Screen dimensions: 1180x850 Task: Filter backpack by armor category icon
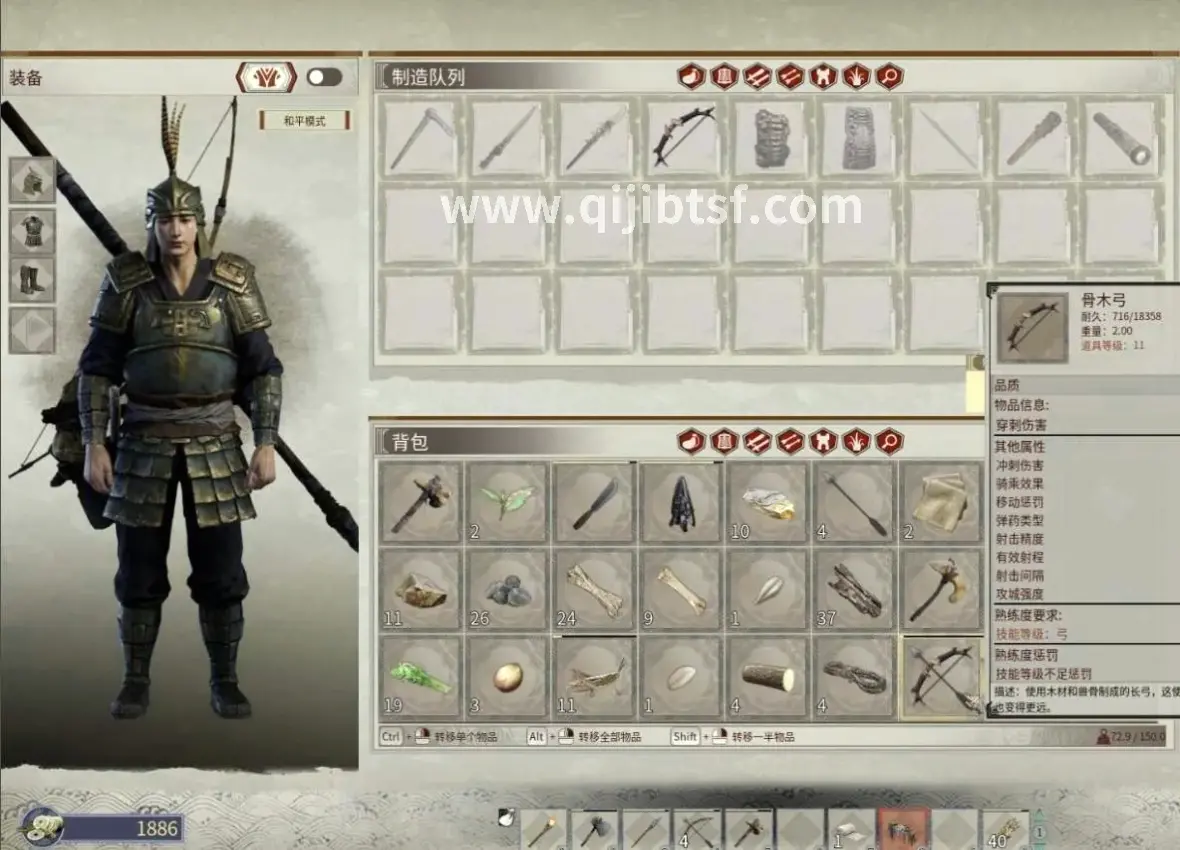point(724,441)
